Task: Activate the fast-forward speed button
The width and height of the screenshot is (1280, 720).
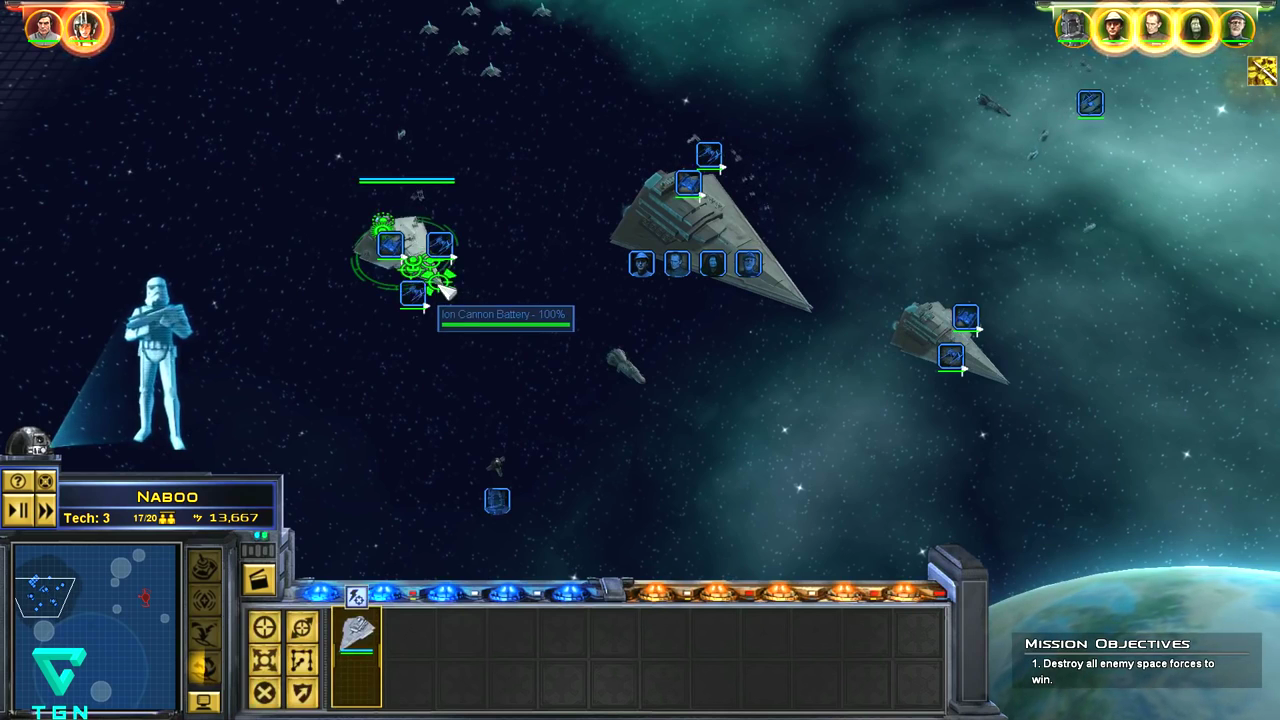Action: click(45, 511)
